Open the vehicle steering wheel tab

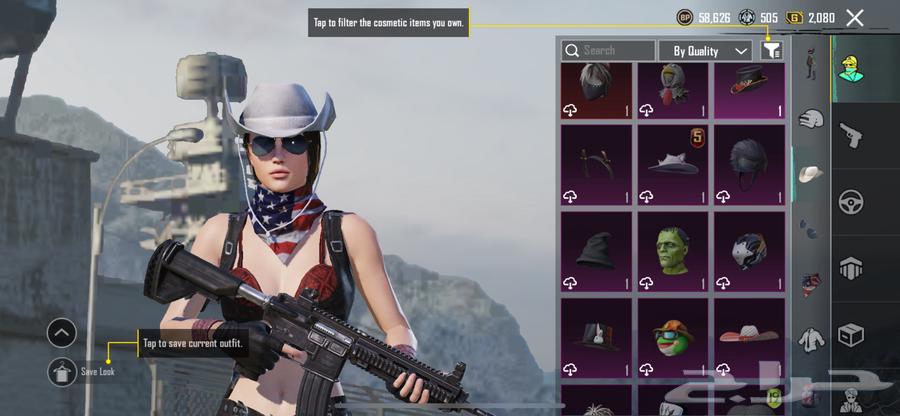[x=851, y=201]
